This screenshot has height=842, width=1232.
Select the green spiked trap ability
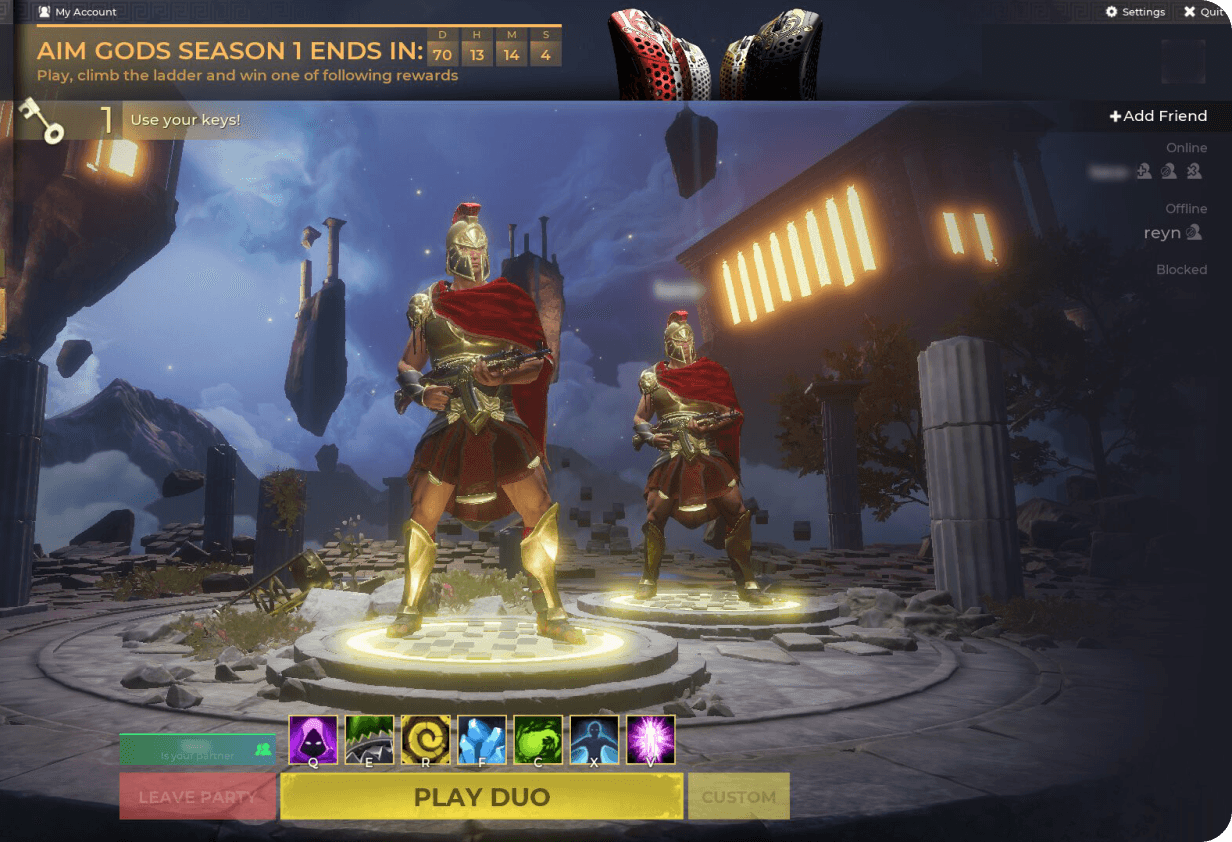point(369,740)
